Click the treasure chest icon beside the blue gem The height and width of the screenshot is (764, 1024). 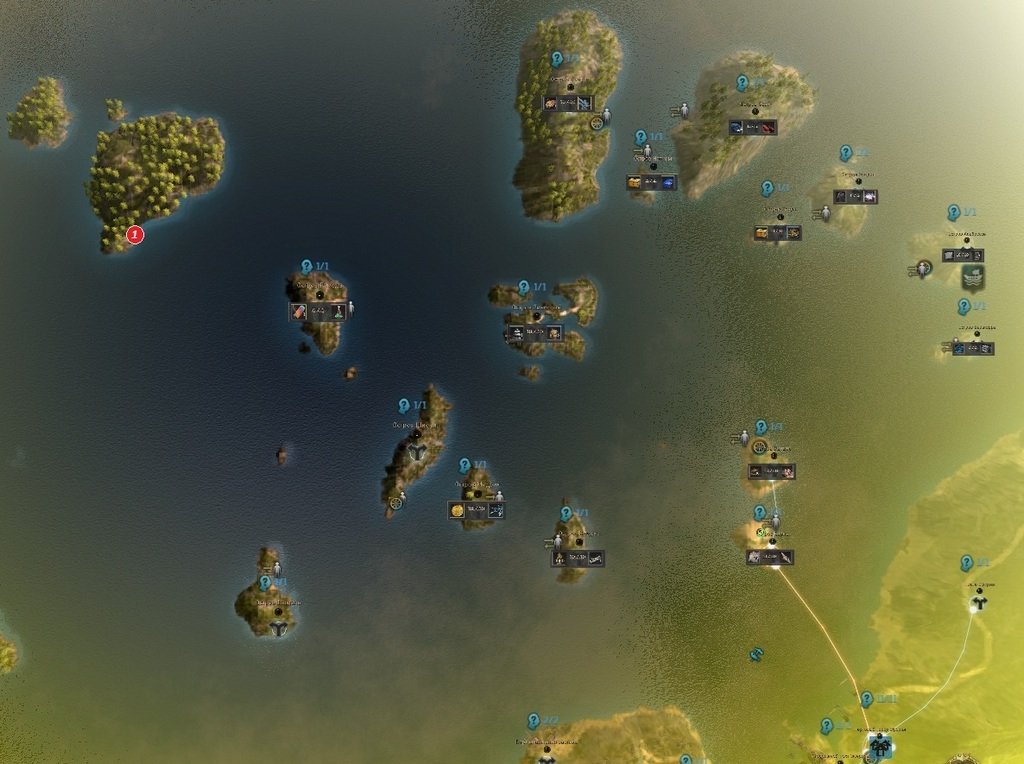point(634,183)
